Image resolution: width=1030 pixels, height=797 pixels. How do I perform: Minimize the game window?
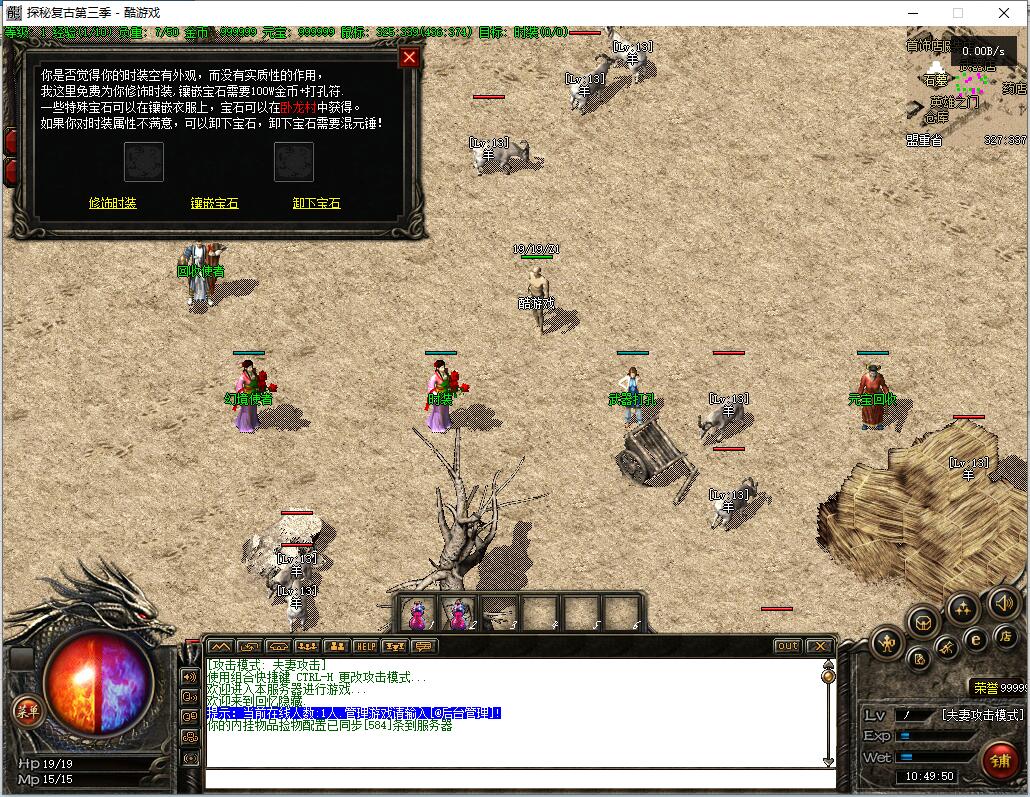point(911,13)
